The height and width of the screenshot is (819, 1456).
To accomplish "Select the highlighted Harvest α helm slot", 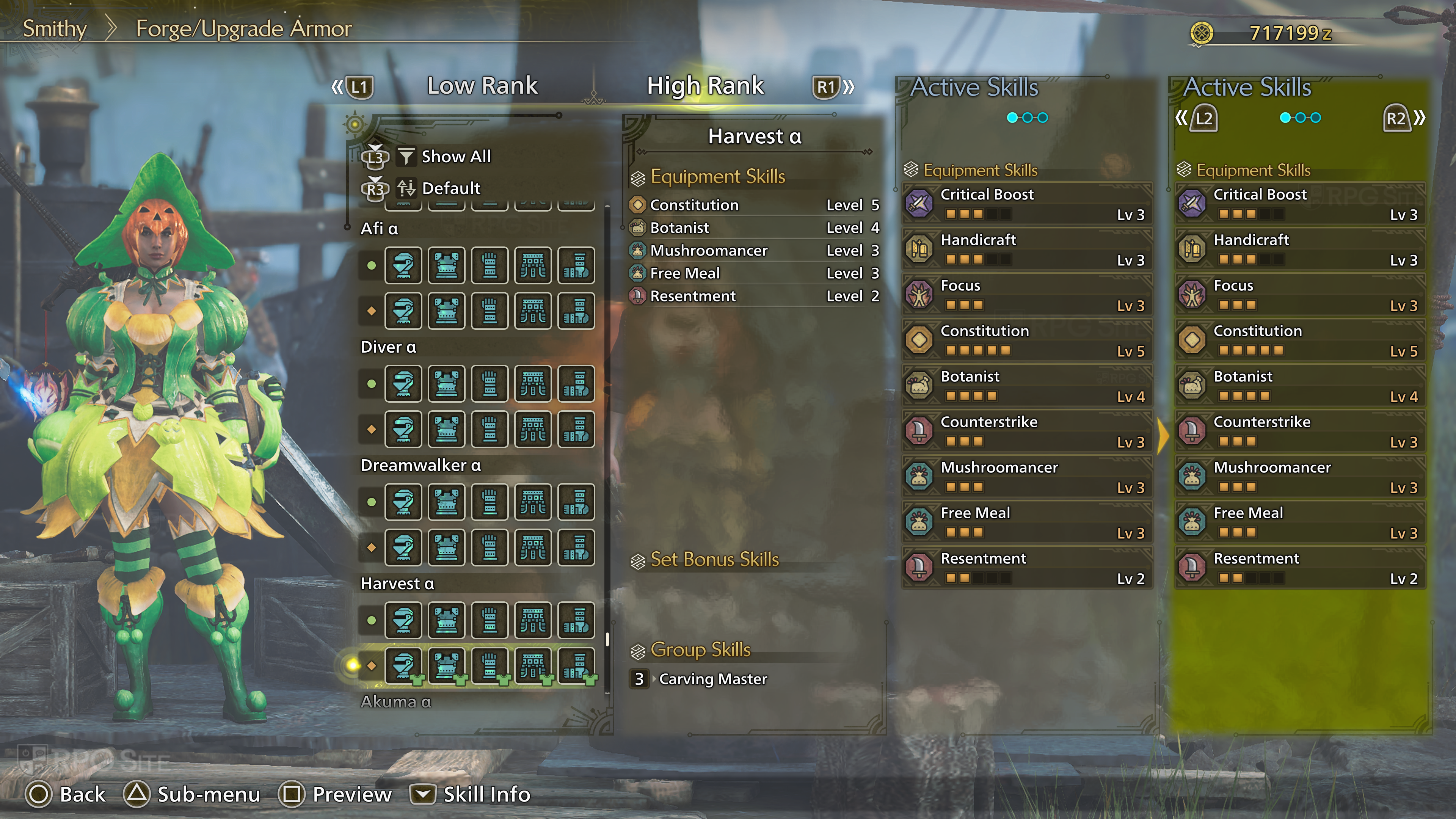I will pyautogui.click(x=403, y=665).
